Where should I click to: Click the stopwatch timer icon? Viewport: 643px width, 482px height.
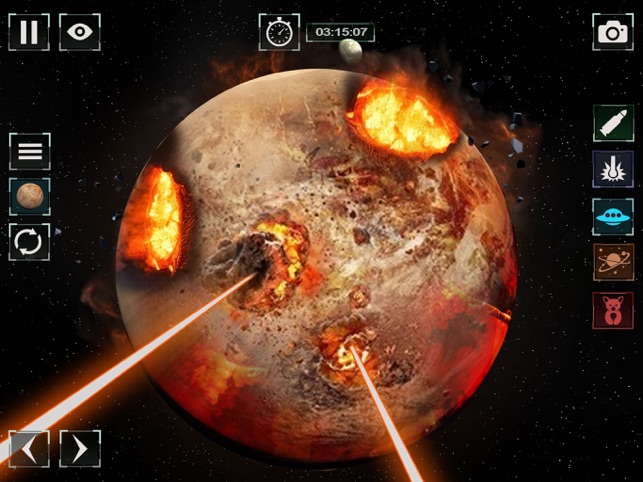click(279, 32)
